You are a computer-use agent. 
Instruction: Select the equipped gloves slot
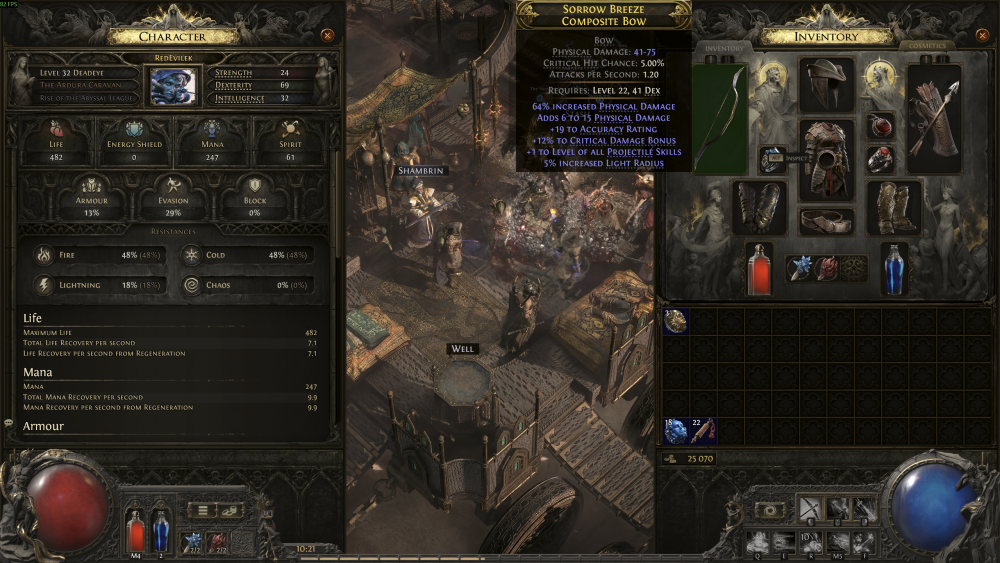pyautogui.click(x=759, y=207)
